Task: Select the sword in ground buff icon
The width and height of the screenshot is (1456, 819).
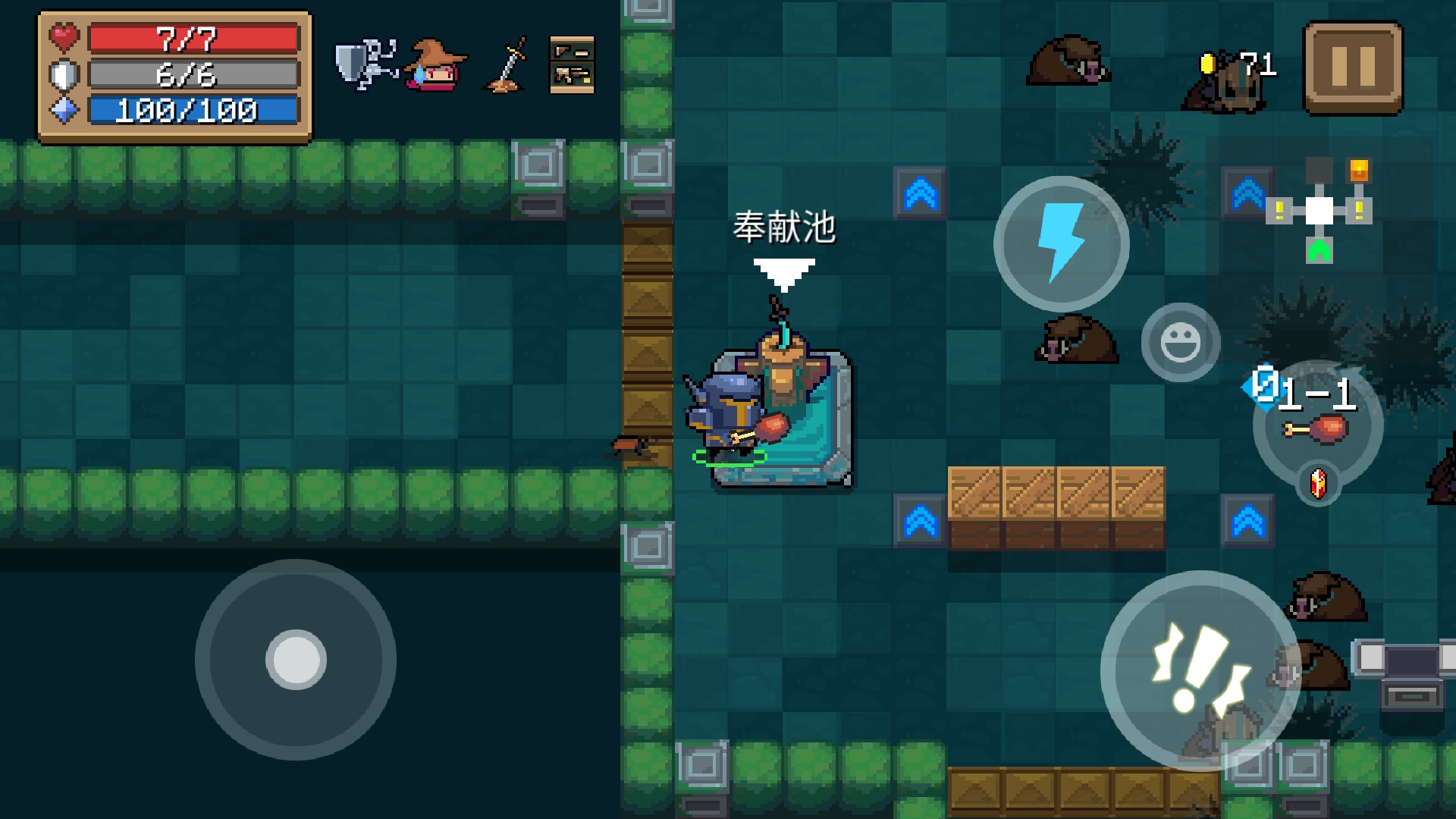Action: [x=506, y=66]
